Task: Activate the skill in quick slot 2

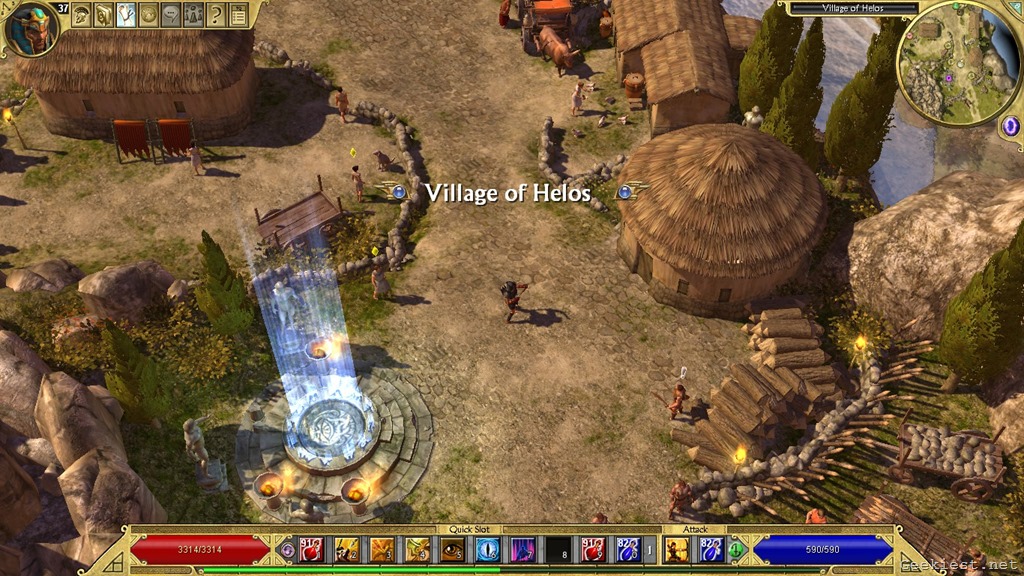Action: [x=347, y=548]
